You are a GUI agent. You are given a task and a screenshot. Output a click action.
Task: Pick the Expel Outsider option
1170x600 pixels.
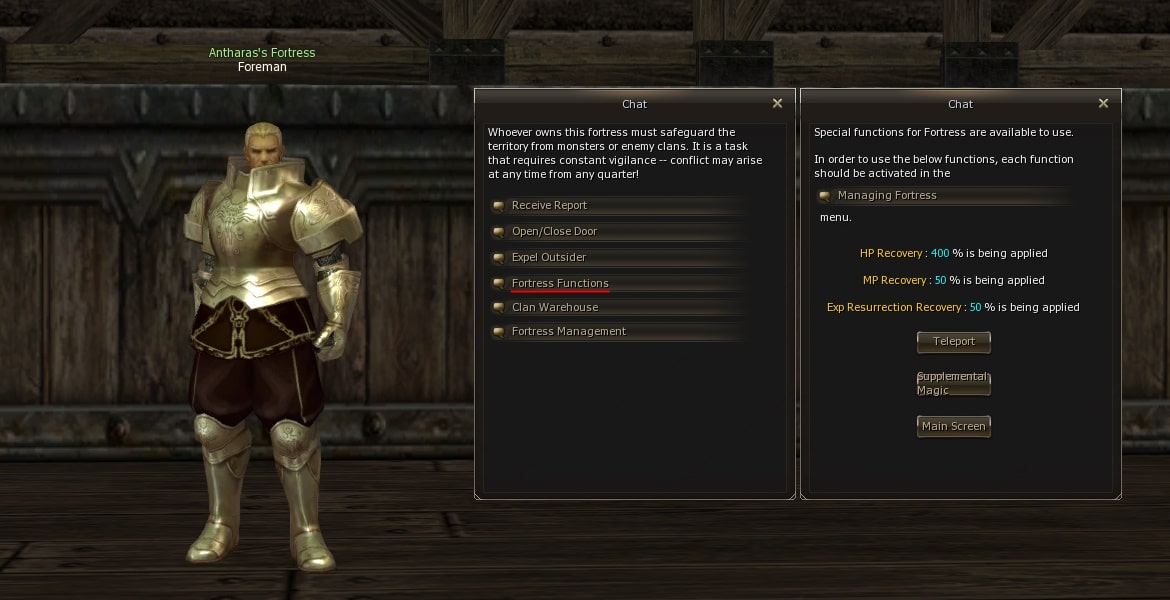[x=549, y=258]
